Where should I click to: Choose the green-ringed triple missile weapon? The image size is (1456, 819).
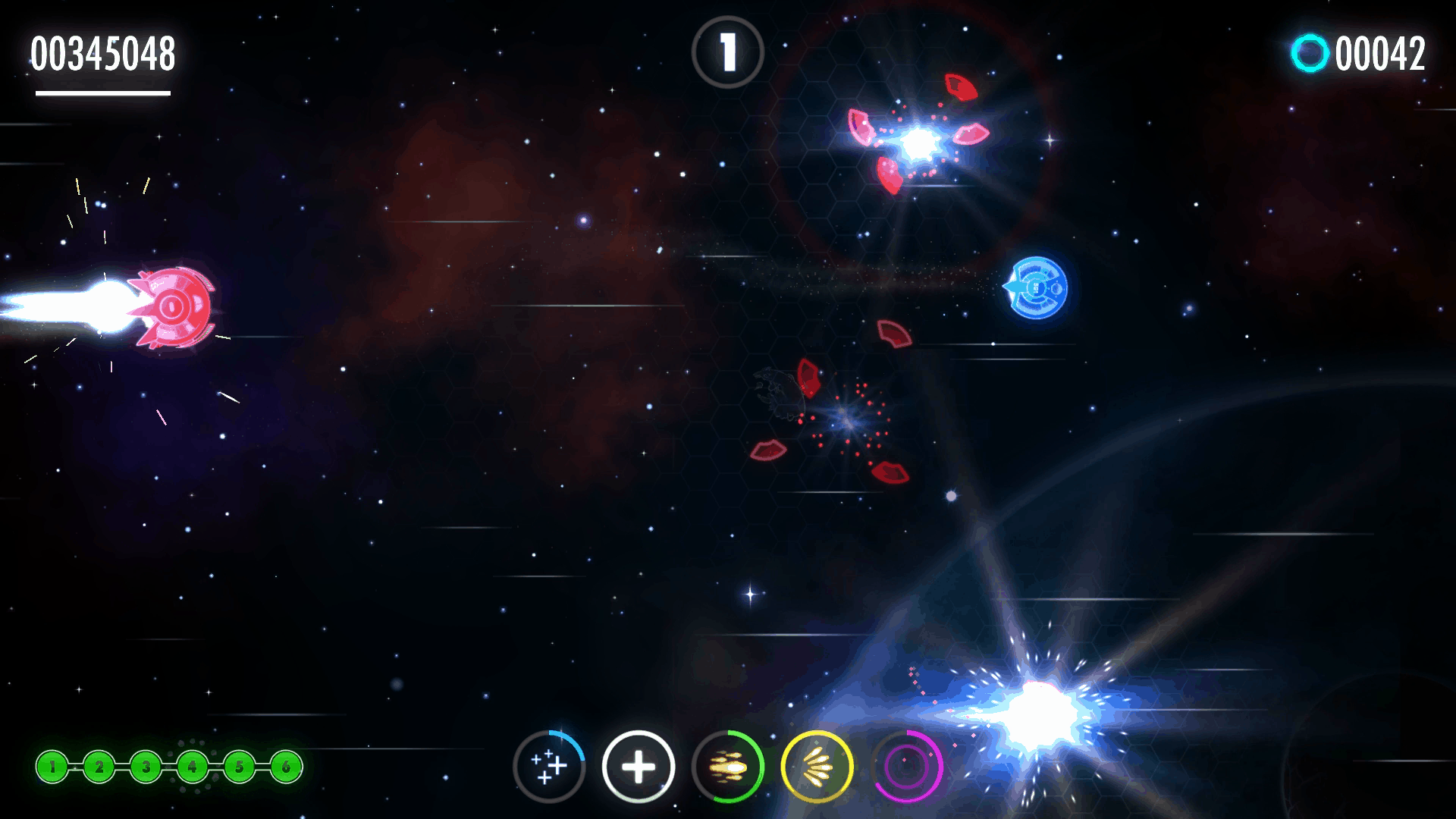[x=728, y=767]
